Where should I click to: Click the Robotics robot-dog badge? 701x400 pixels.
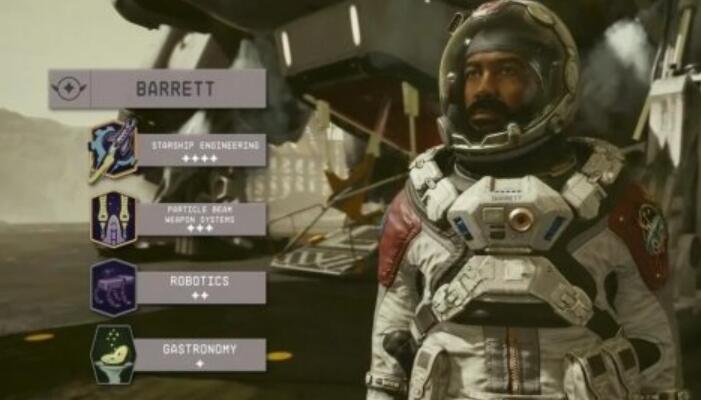pyautogui.click(x=113, y=288)
